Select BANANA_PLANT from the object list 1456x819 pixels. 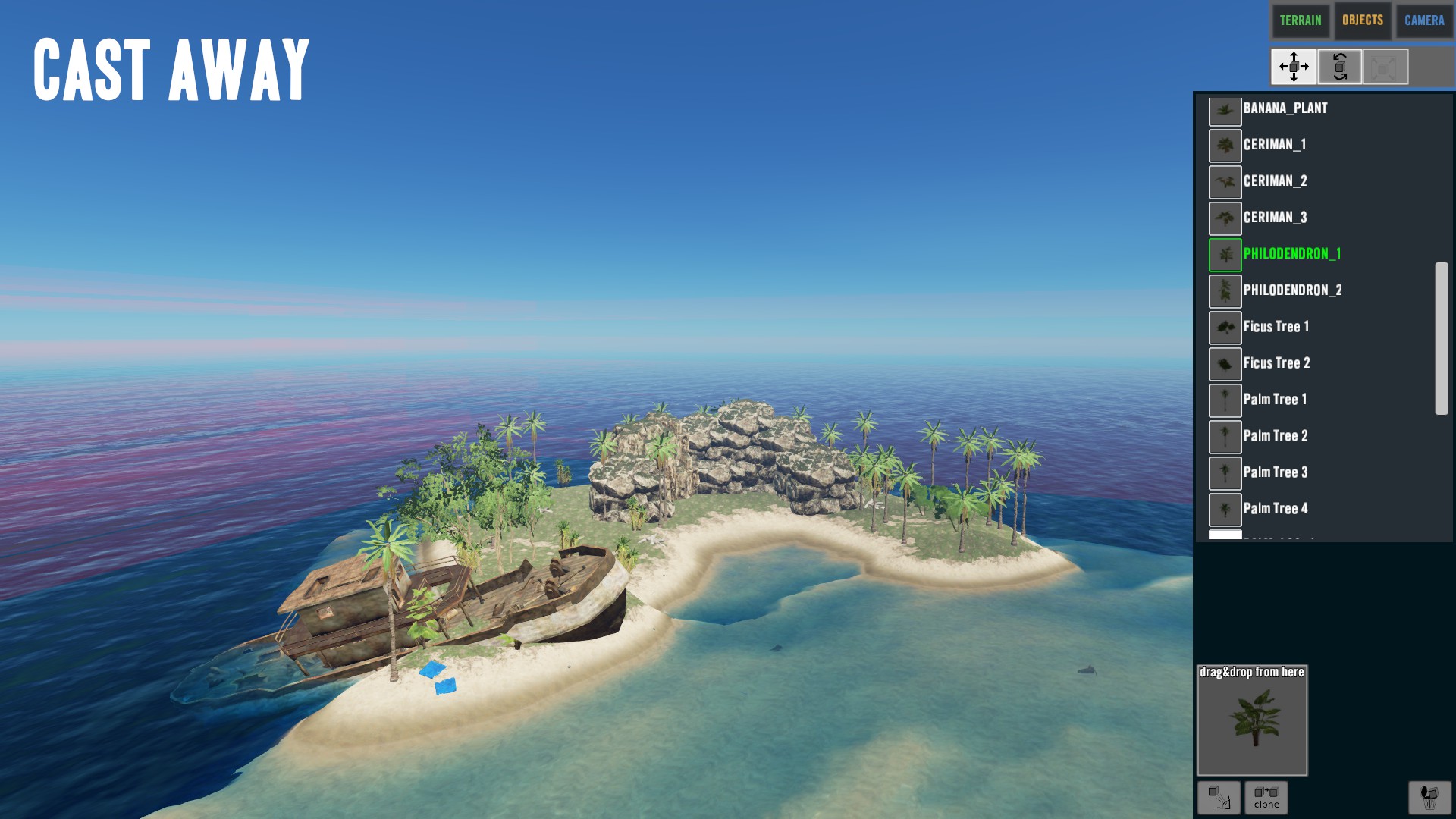pyautogui.click(x=1285, y=108)
